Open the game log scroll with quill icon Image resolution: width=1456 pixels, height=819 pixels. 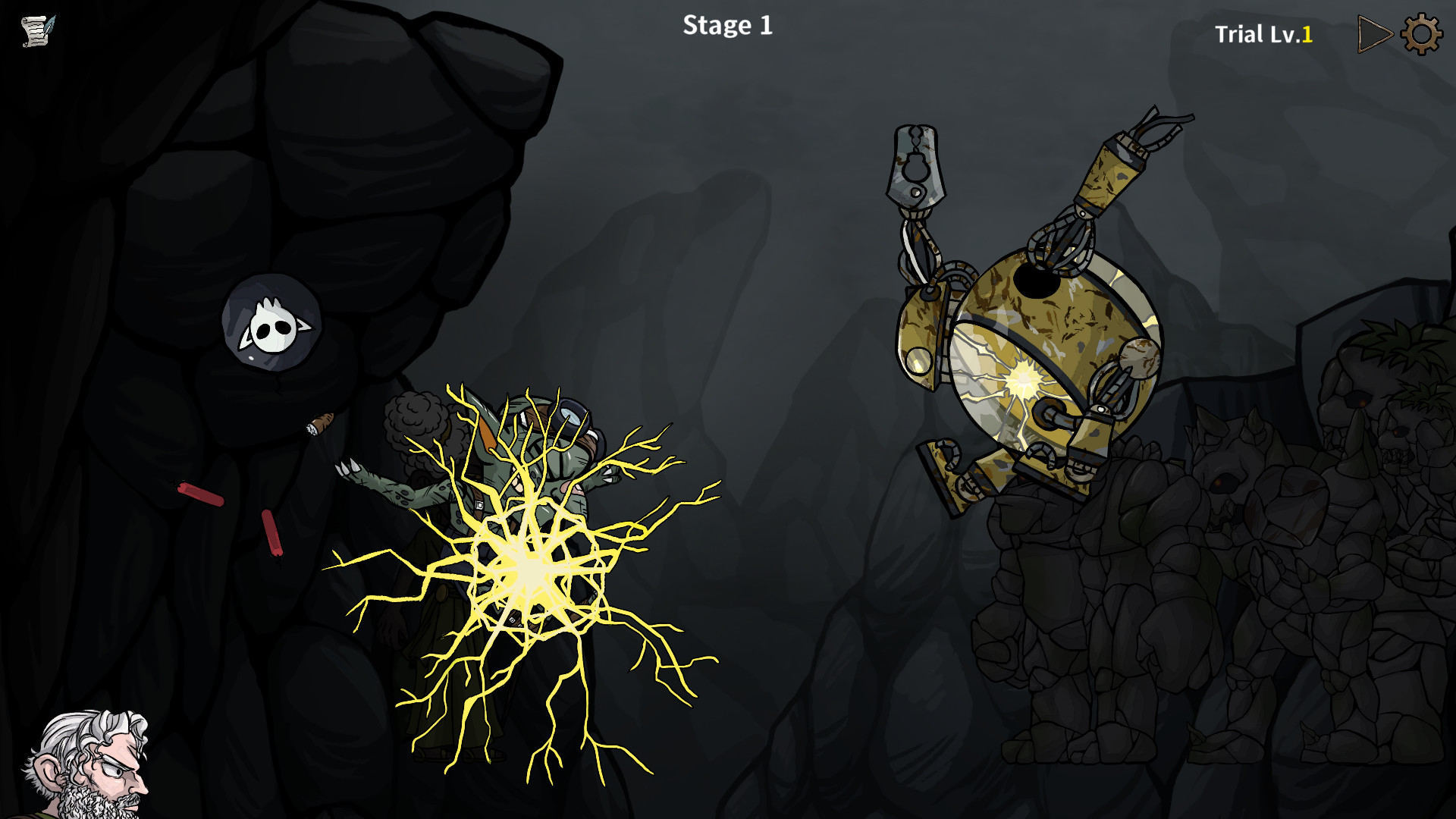point(36,32)
